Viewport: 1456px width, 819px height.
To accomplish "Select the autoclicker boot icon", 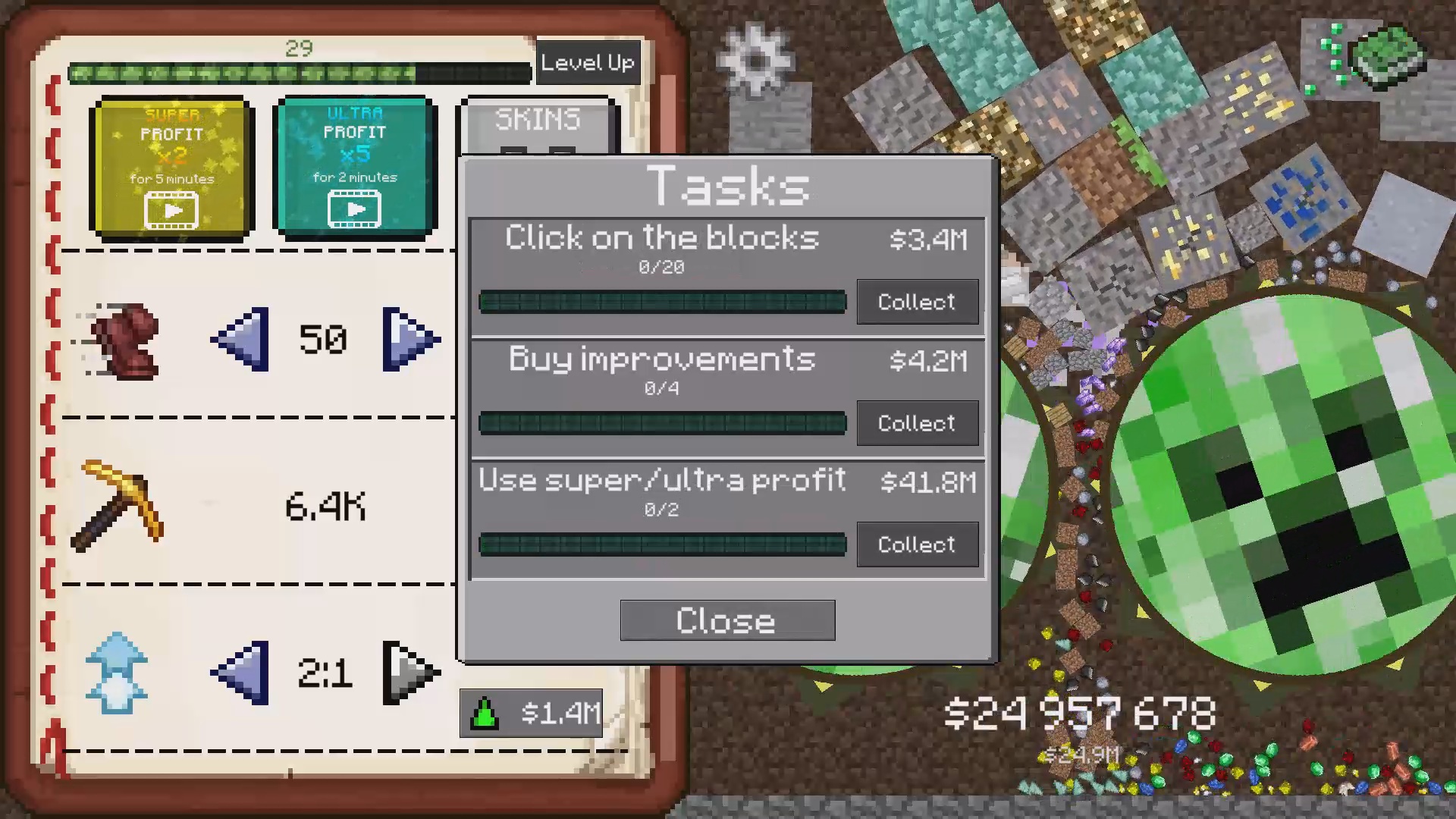I will [x=125, y=341].
